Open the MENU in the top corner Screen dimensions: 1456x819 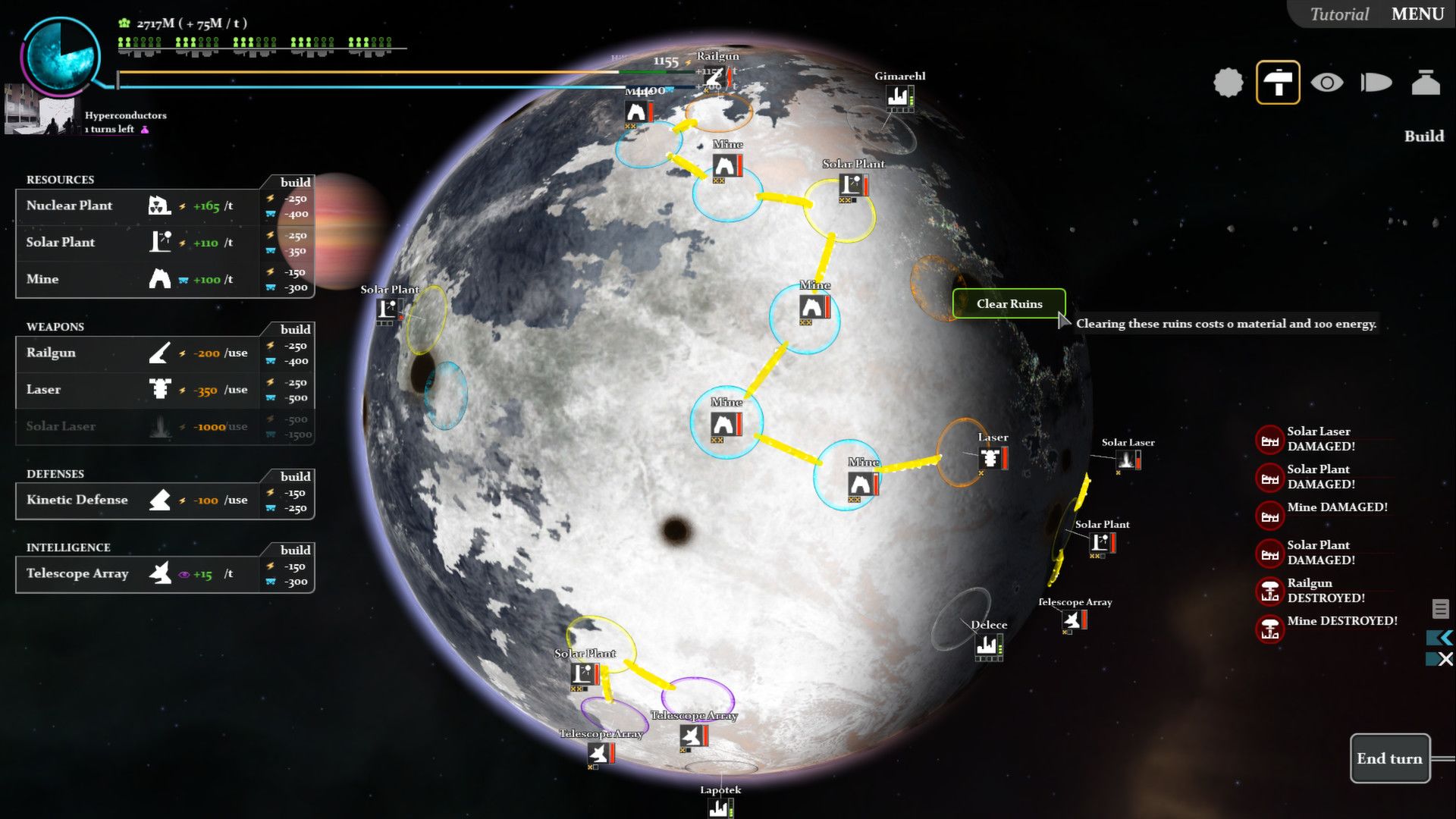point(1417,14)
